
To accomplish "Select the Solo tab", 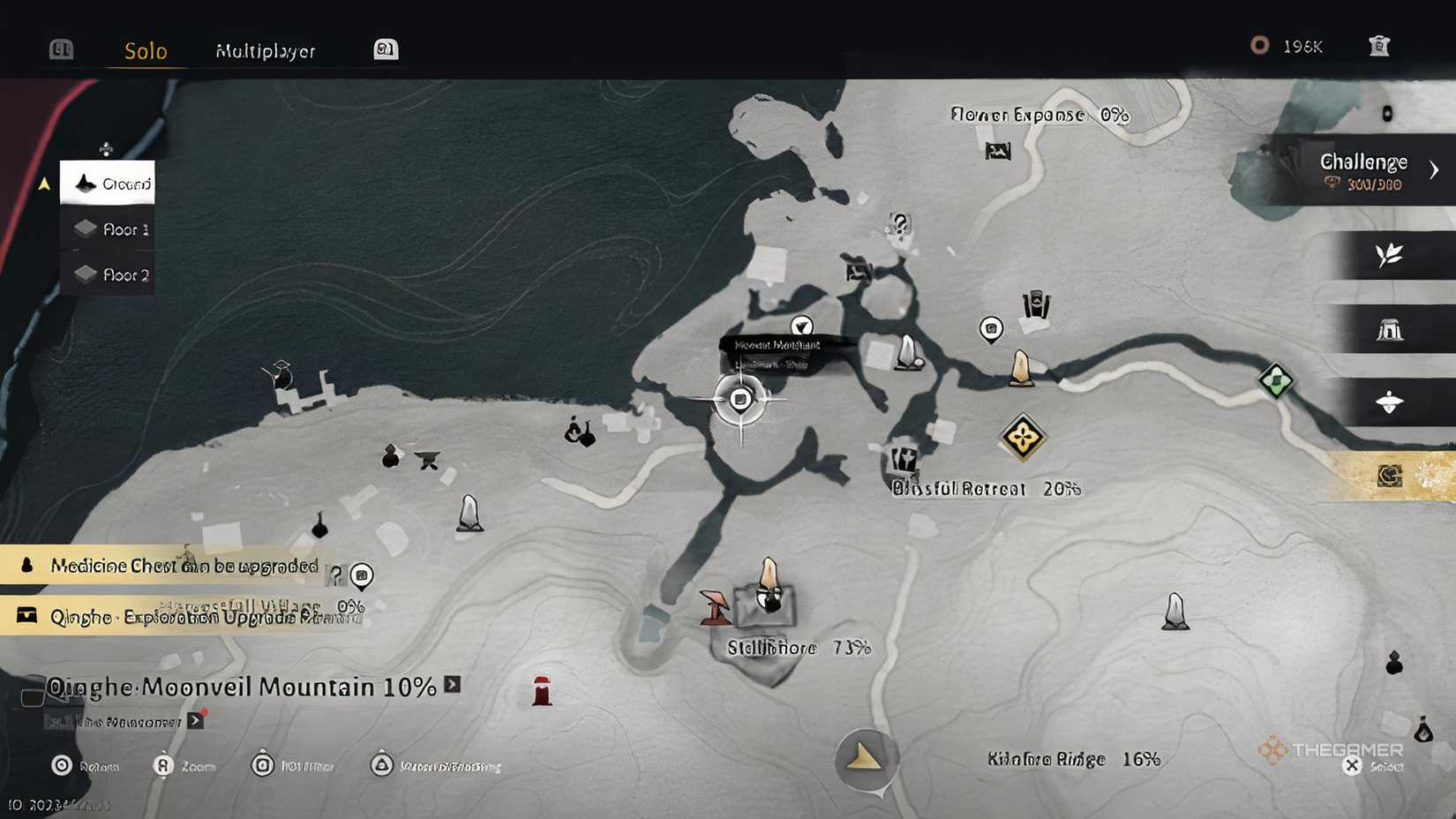I will [144, 51].
